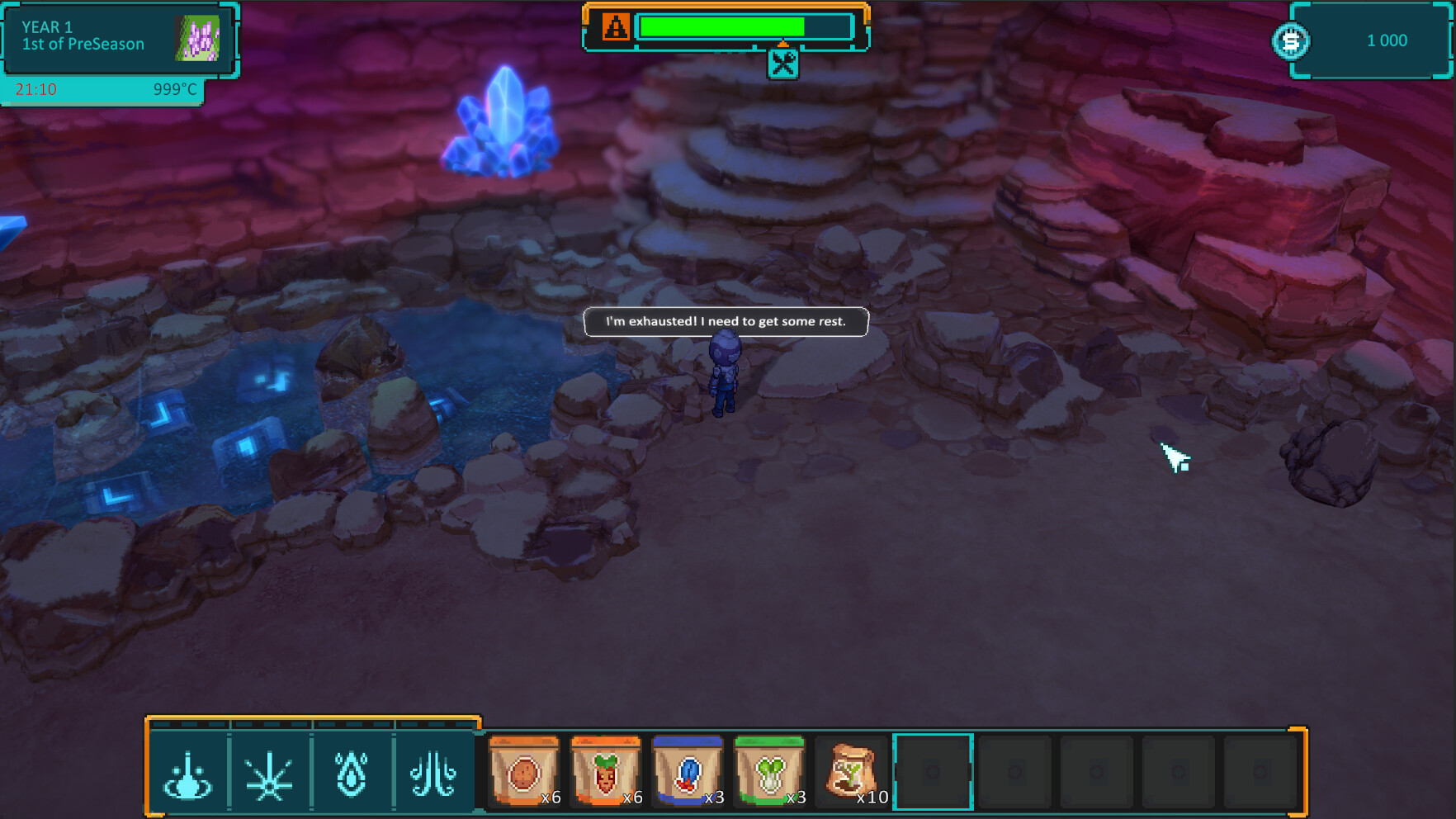This screenshot has height=819, width=1456.
Task: Click the orange warning triangle icon
Action: [x=616, y=26]
